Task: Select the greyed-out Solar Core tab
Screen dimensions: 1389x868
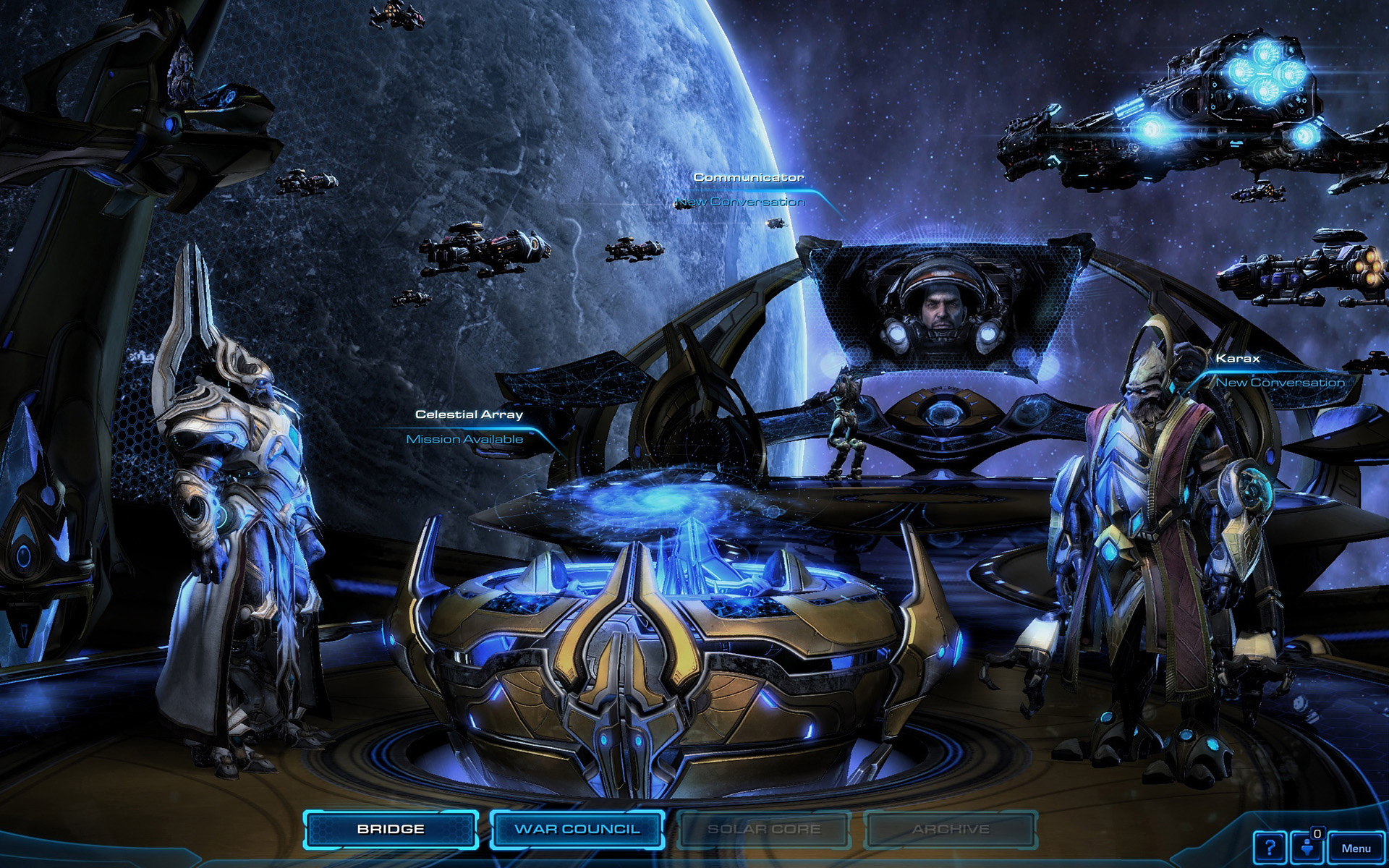Action: [763, 829]
